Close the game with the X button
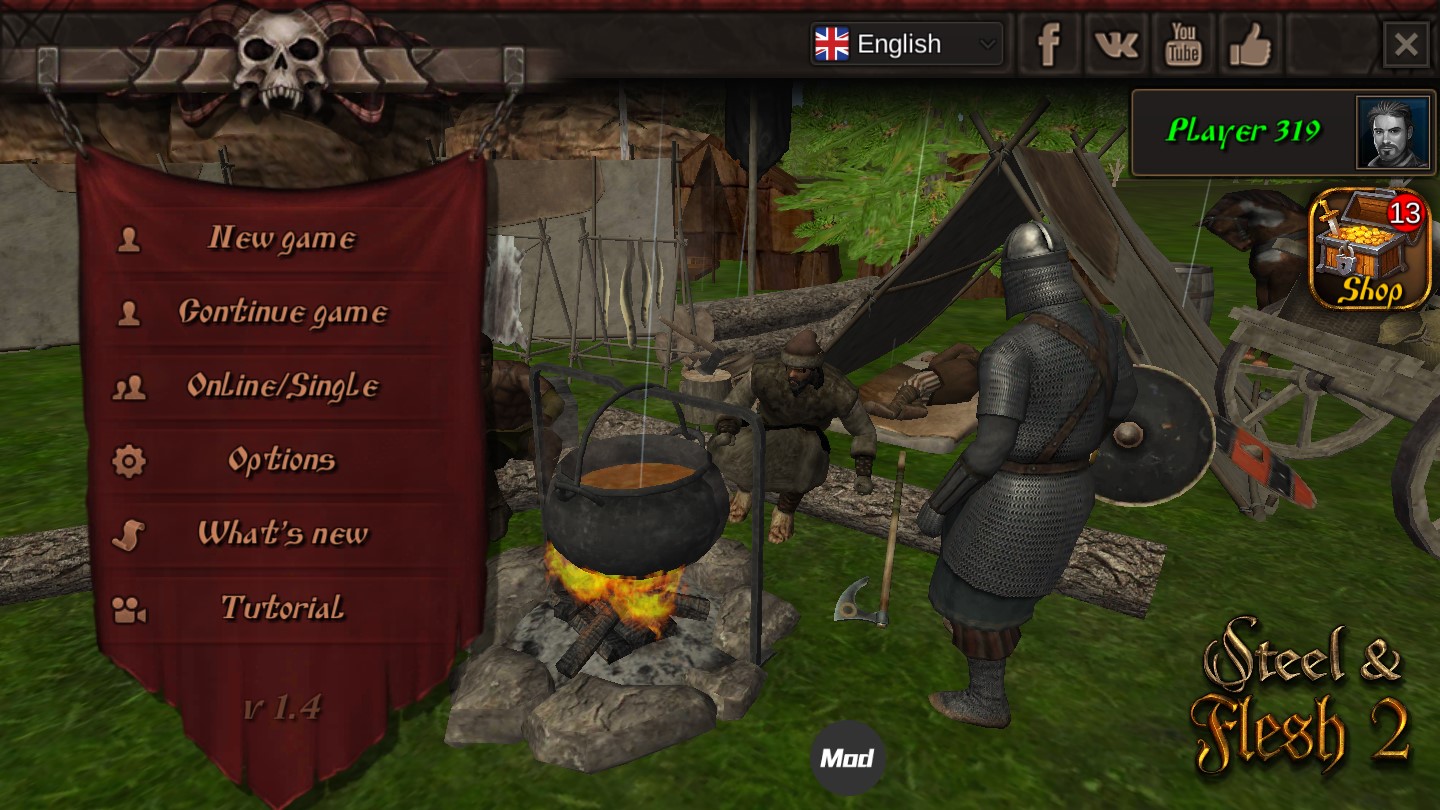Screen dimensions: 1440x810 point(1406,45)
